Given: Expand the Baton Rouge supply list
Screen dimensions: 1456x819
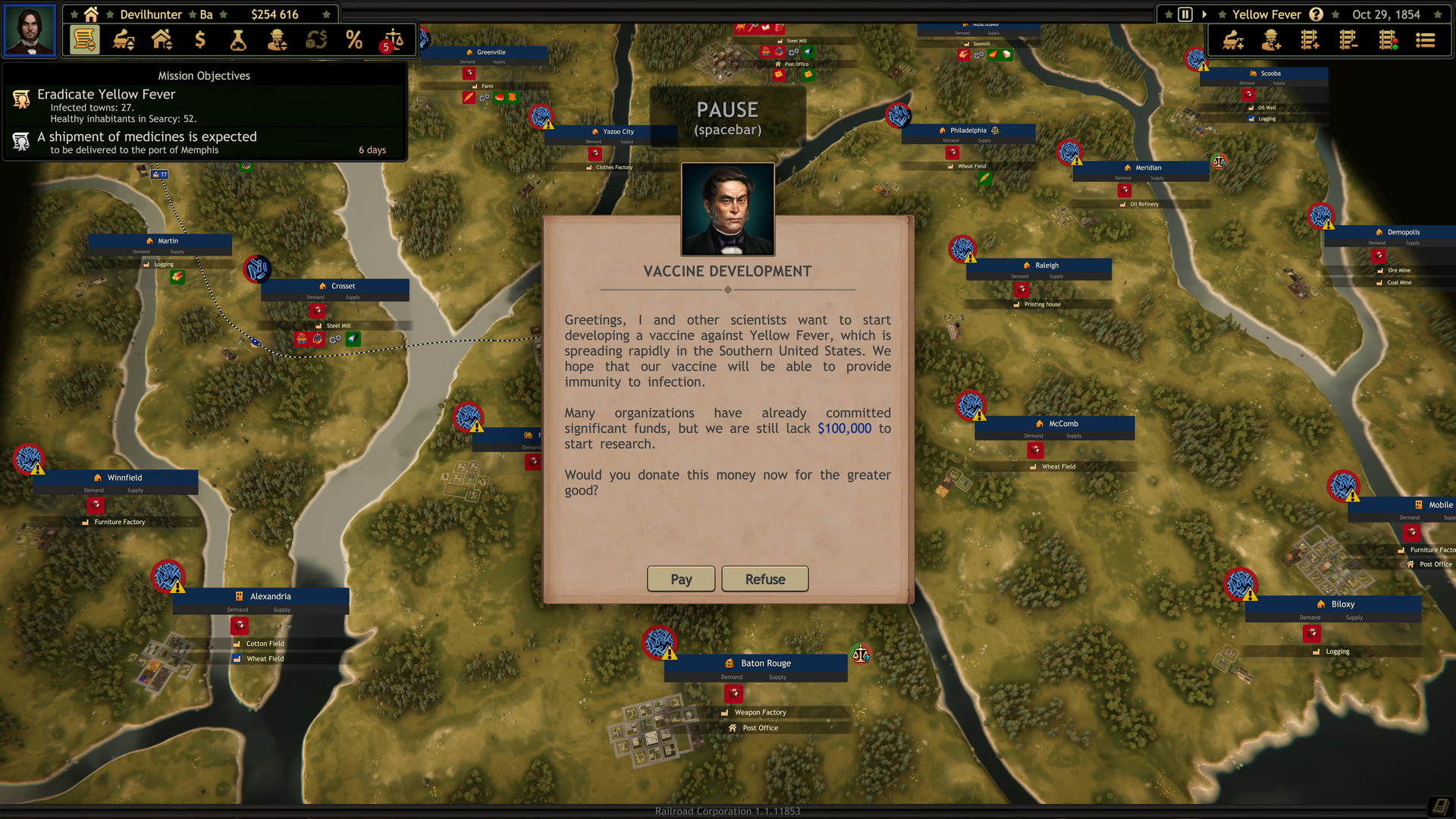Looking at the screenshot, I should point(778,676).
